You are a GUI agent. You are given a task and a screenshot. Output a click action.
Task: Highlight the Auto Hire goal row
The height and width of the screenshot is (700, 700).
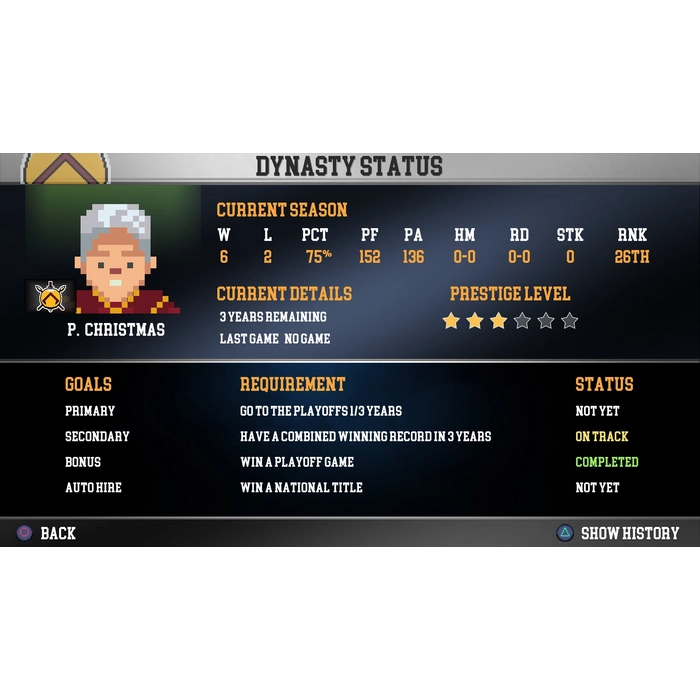click(93, 488)
